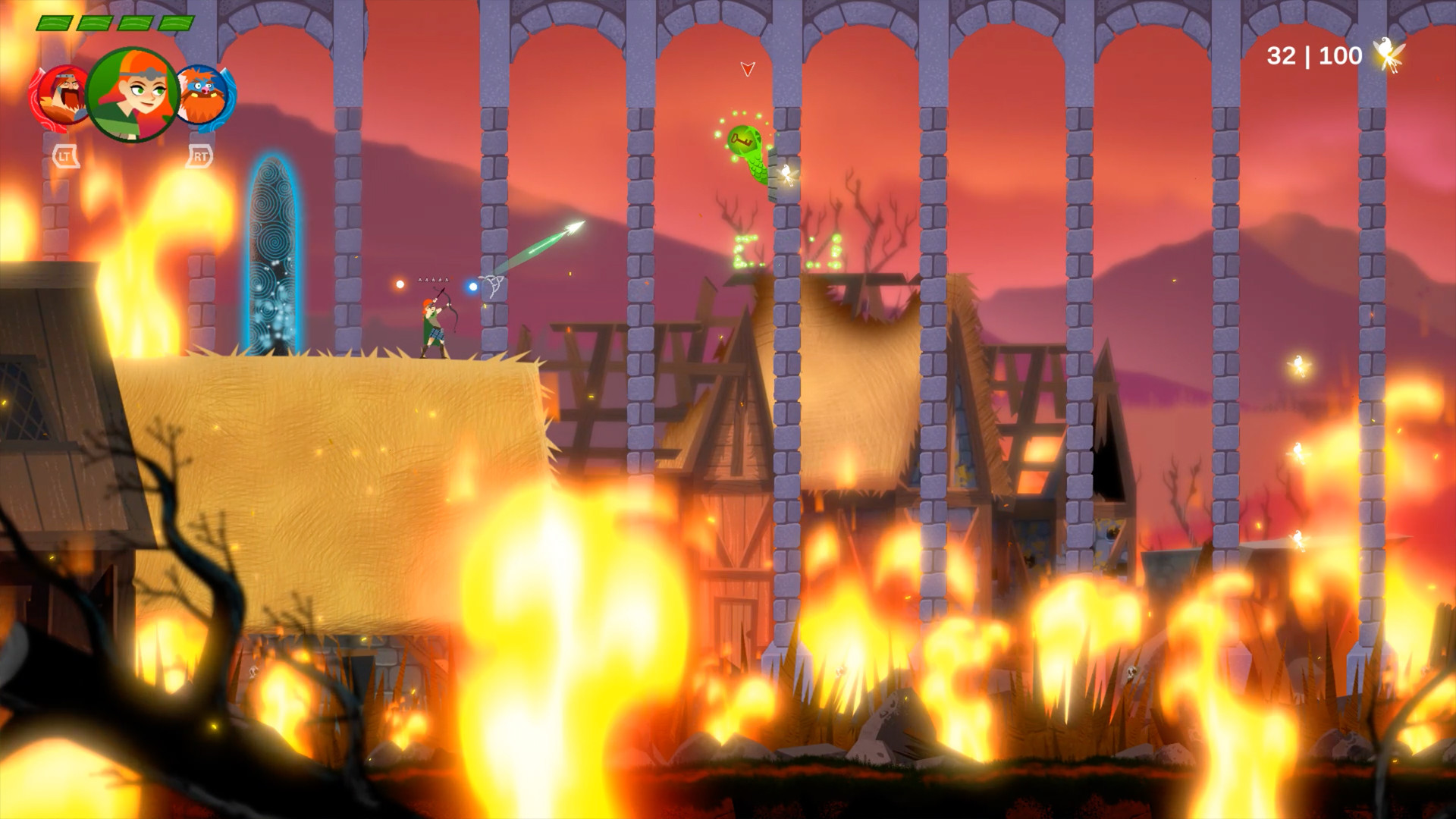The width and height of the screenshot is (1456, 819).
Task: Toggle the last green health bar segment
Action: pyautogui.click(x=177, y=23)
